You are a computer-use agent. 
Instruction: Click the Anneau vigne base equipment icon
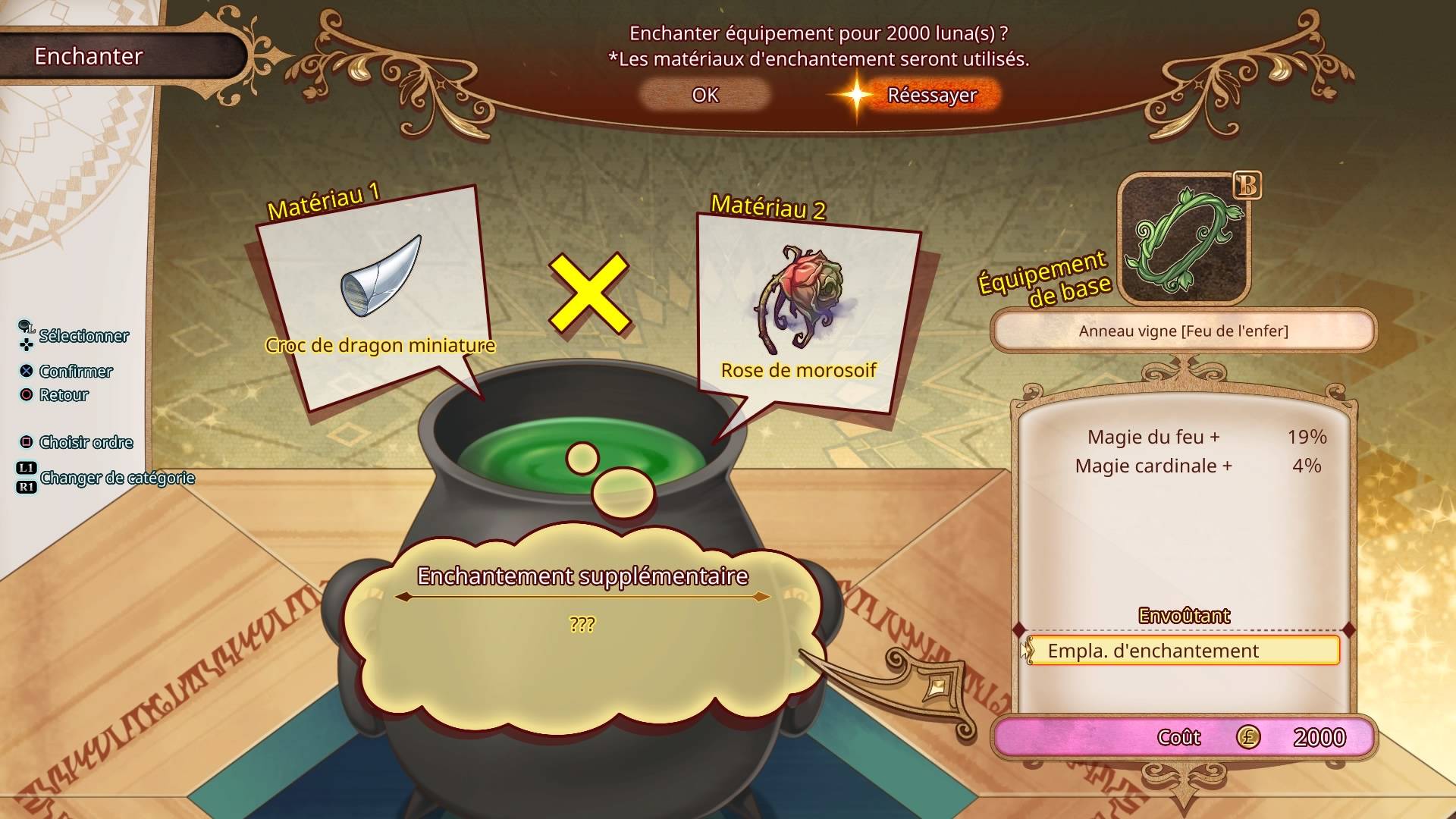pyautogui.click(x=1184, y=240)
